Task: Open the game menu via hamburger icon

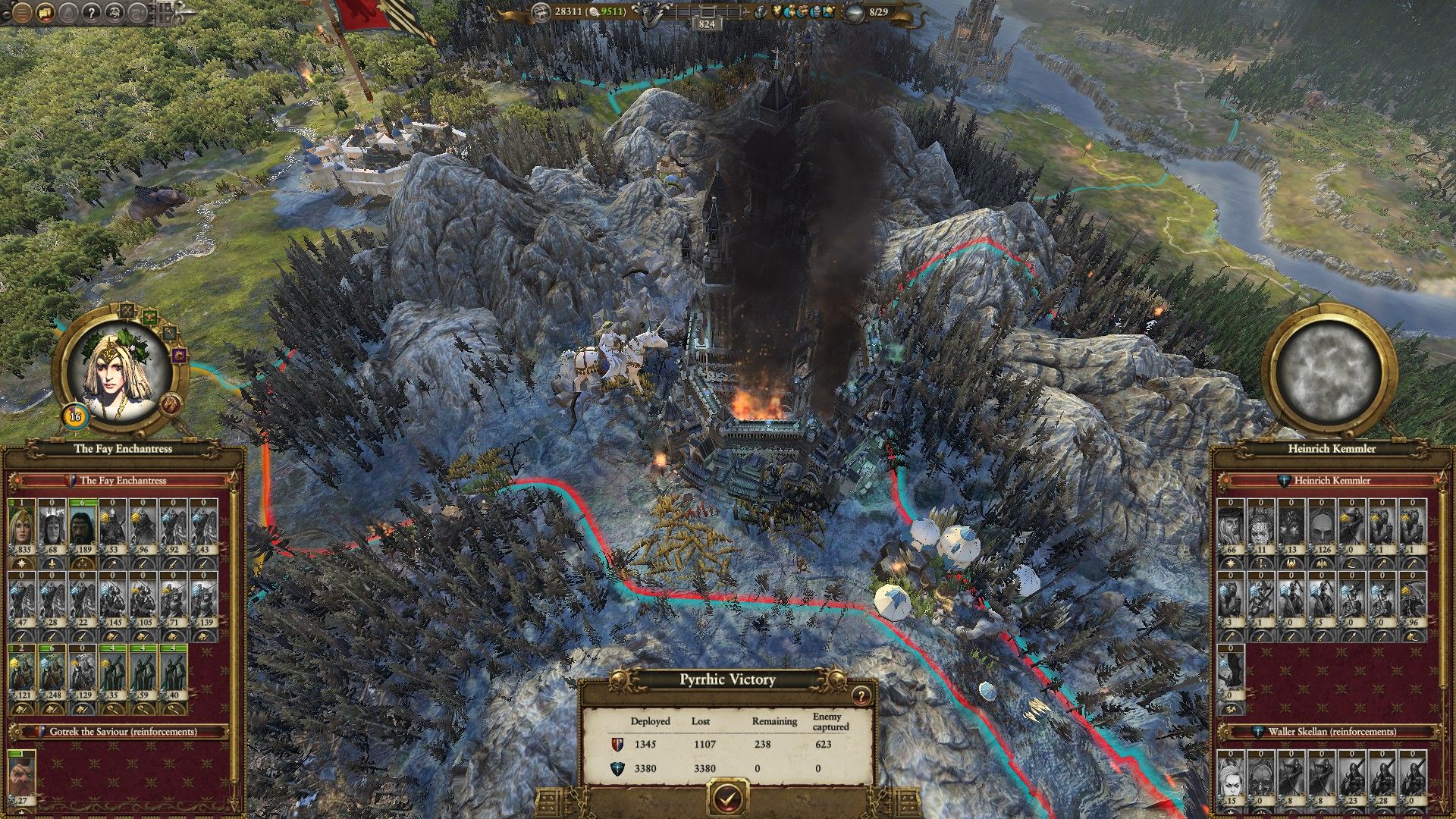Action: pyautogui.click(x=23, y=13)
